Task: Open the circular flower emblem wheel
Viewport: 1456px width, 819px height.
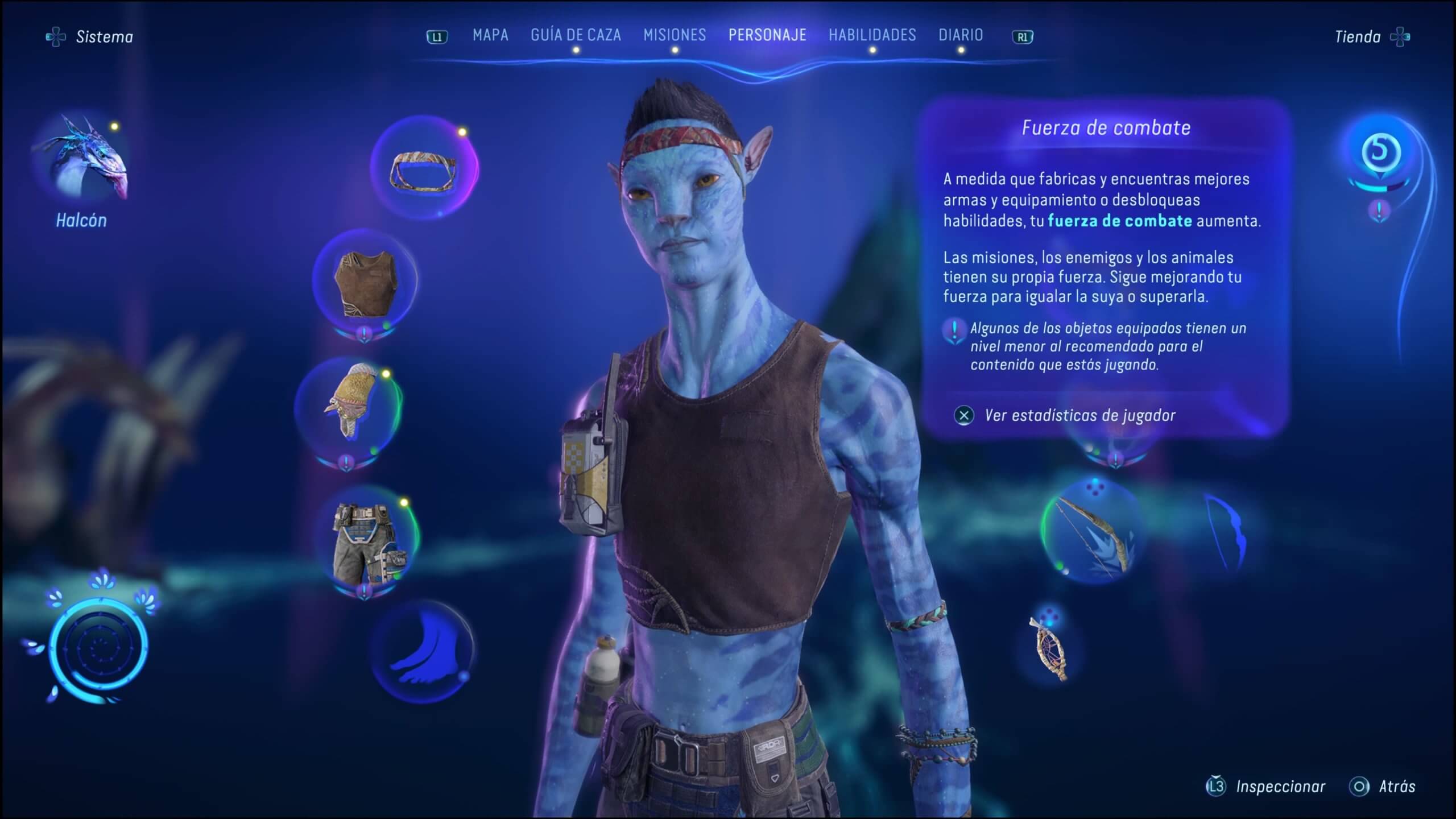Action: 98,647
